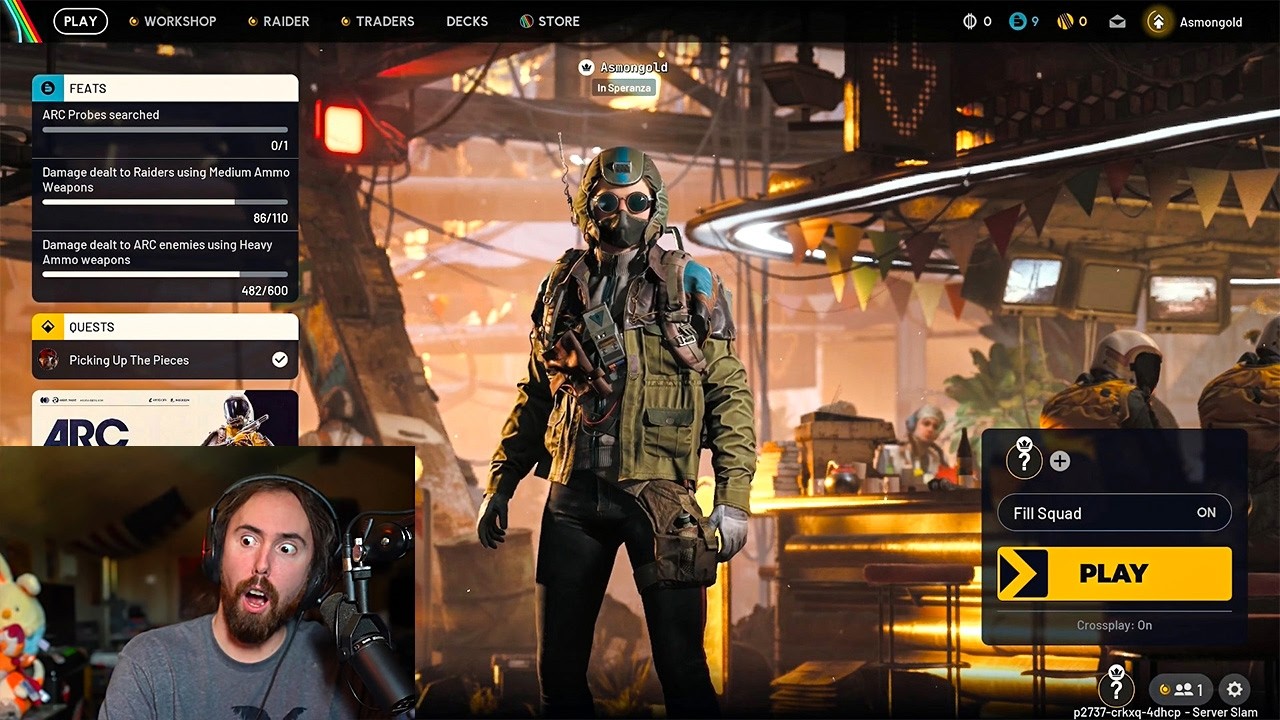This screenshot has width=1280, height=720.
Task: Add a squad member with plus icon
Action: pyautogui.click(x=1060, y=461)
